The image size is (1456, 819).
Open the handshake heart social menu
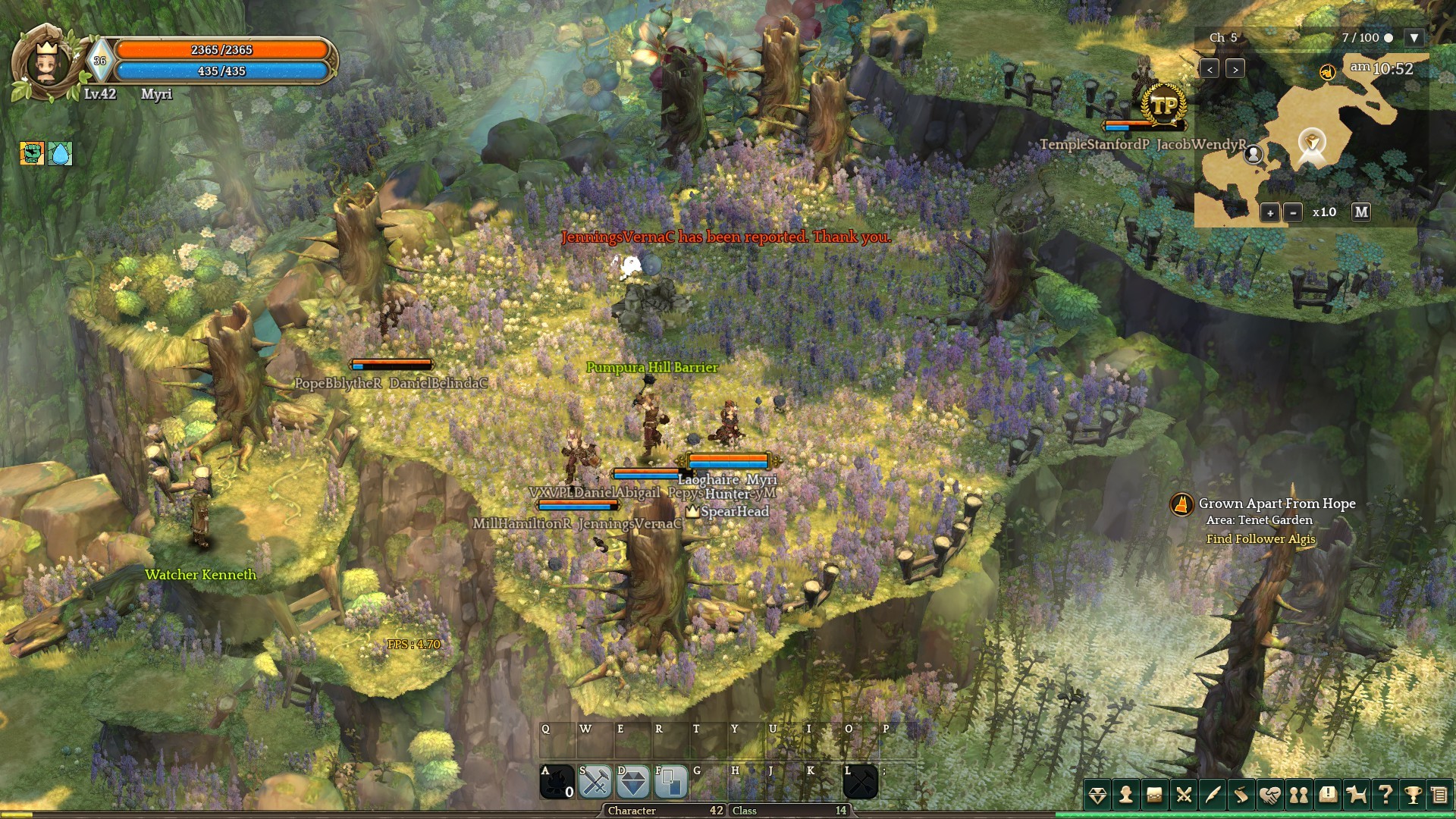click(x=1270, y=795)
